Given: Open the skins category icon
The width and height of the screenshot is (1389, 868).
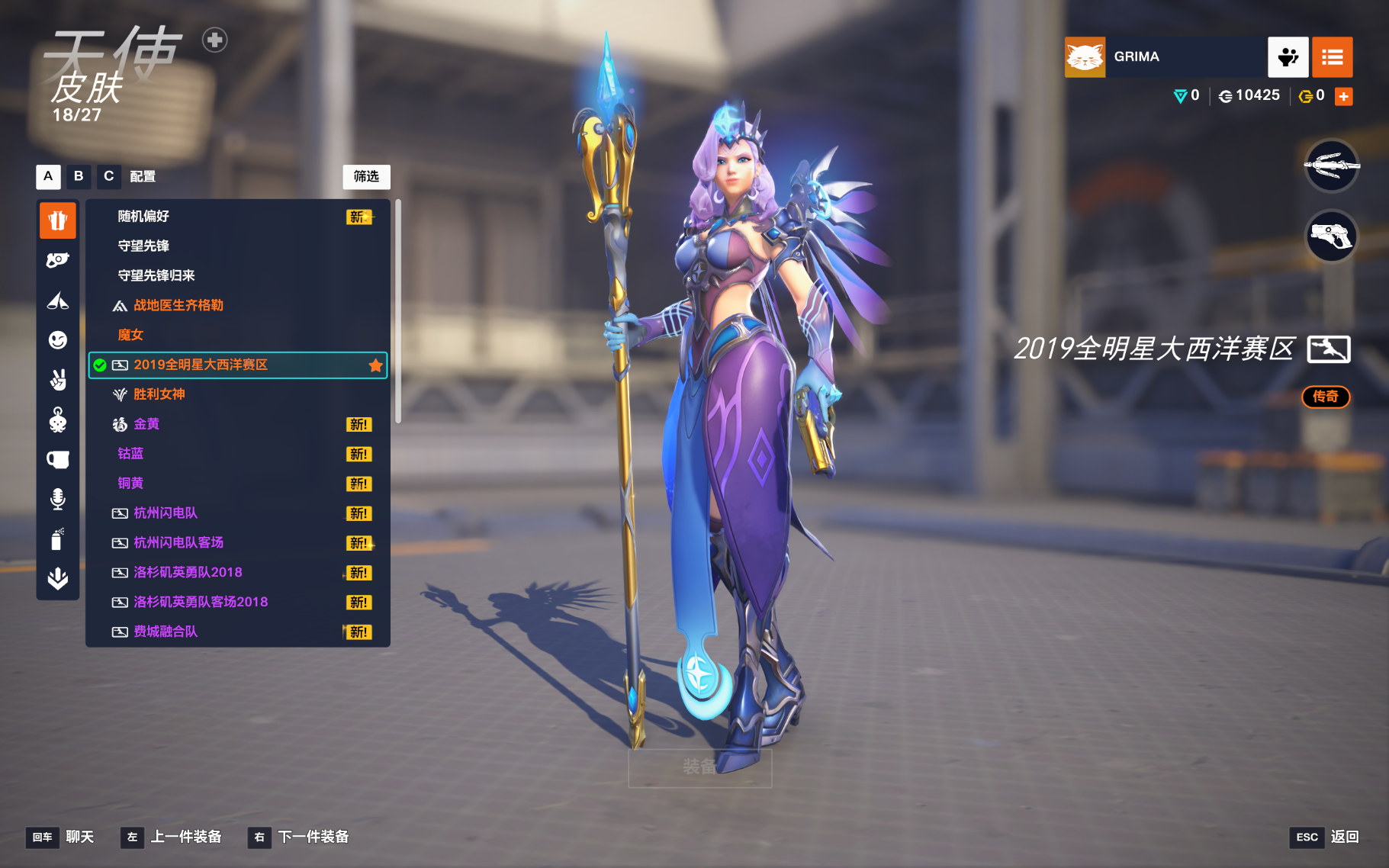Looking at the screenshot, I should [58, 221].
